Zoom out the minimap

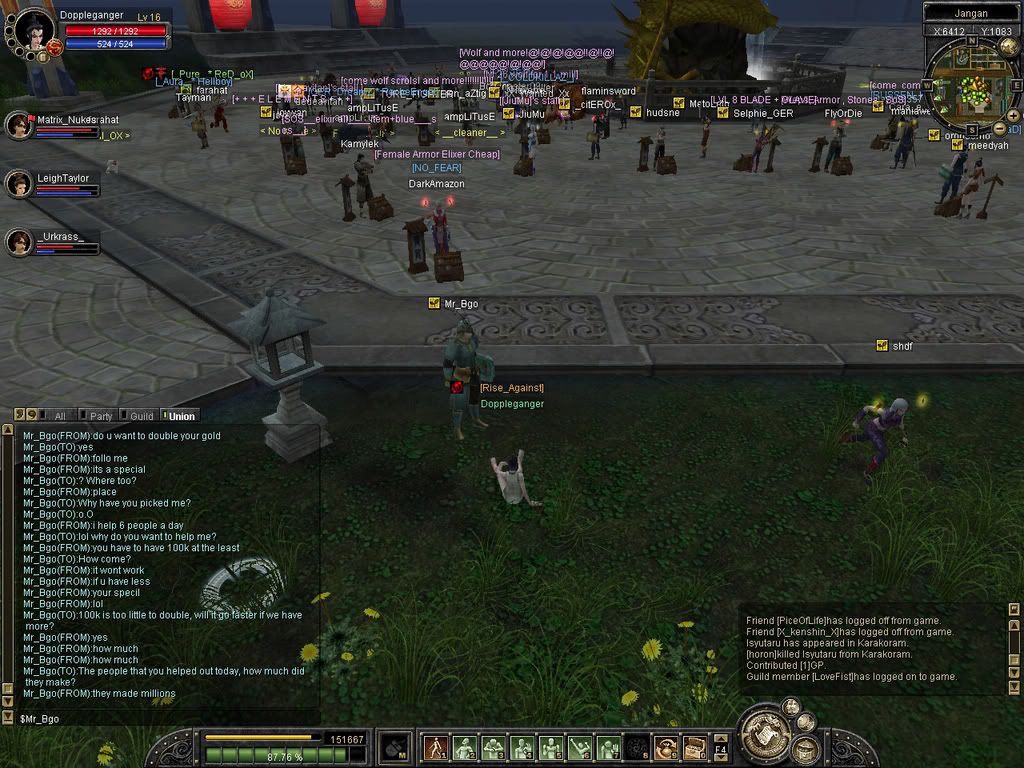1000,130
